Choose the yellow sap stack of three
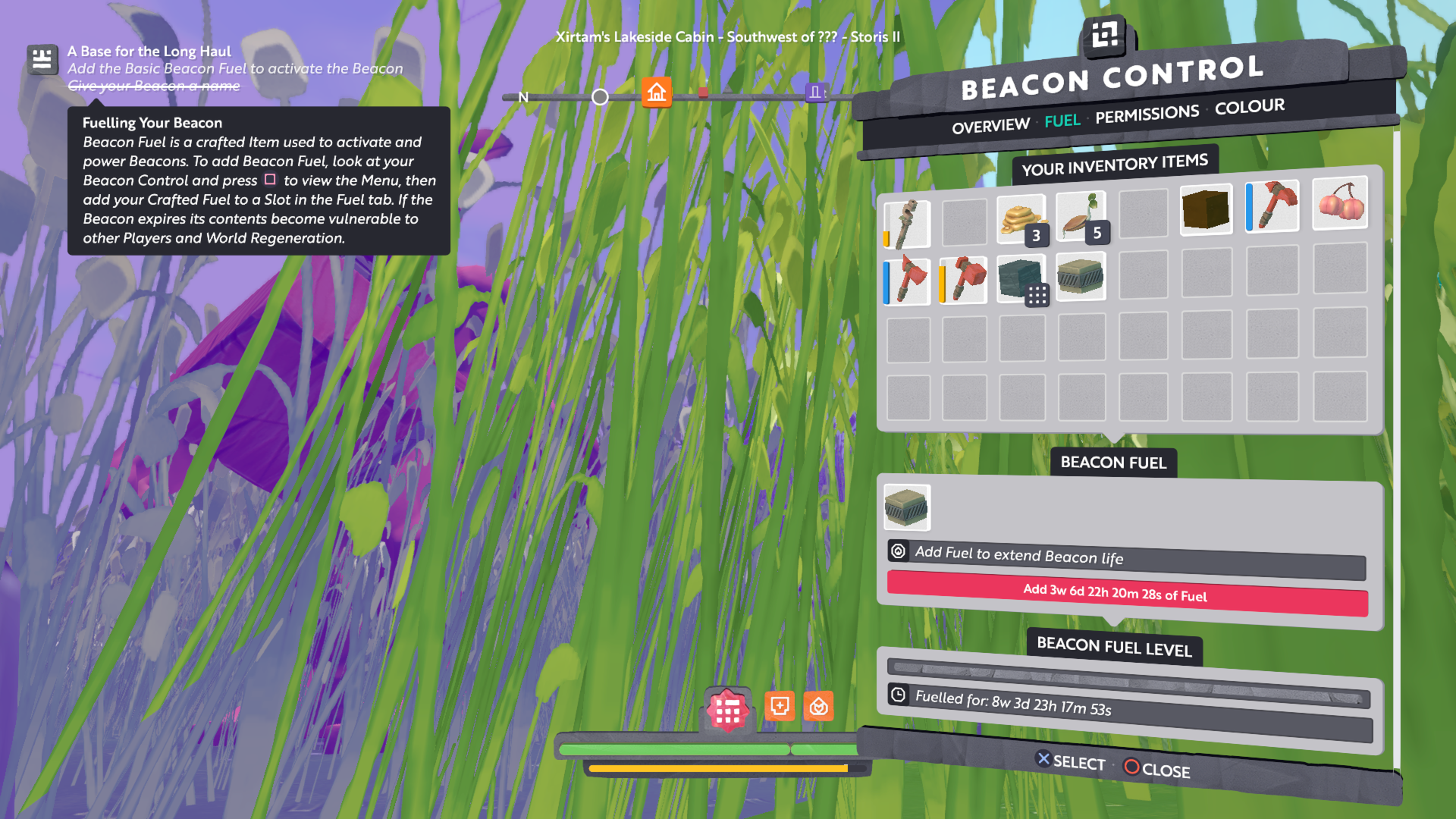This screenshot has height=819, width=1456. click(1021, 219)
